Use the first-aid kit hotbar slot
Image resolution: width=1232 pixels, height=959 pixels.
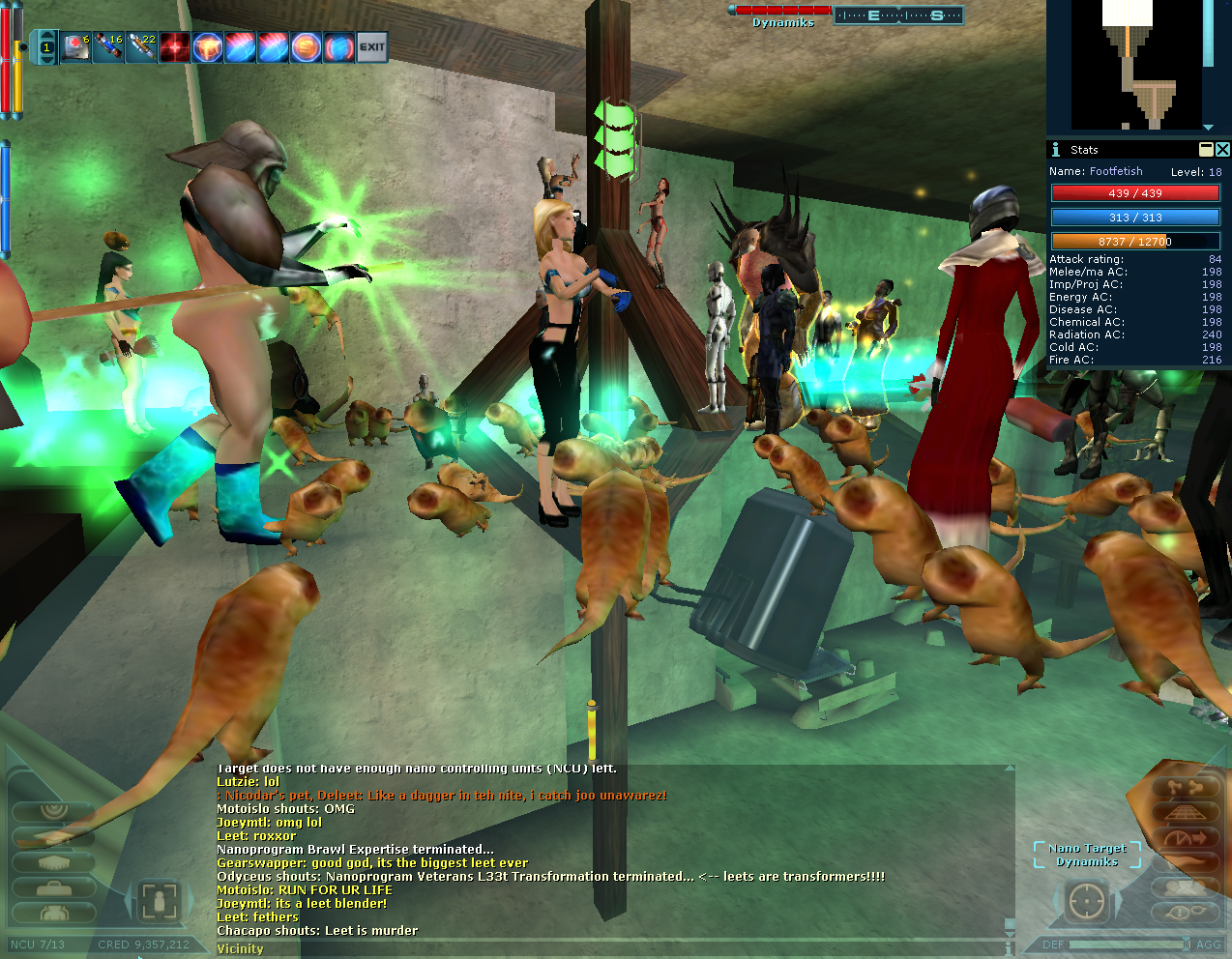tap(76, 47)
